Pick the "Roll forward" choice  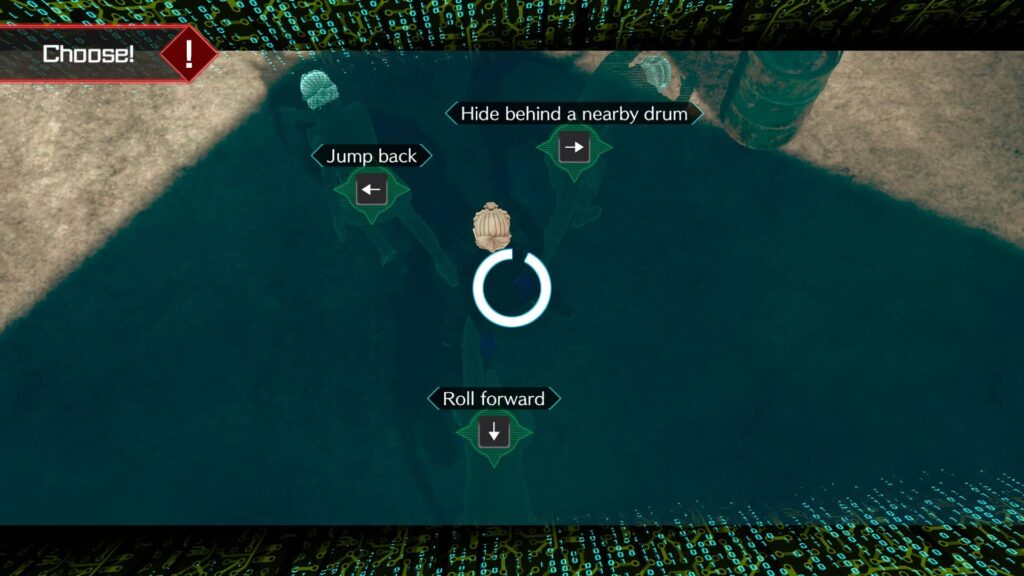coord(493,432)
